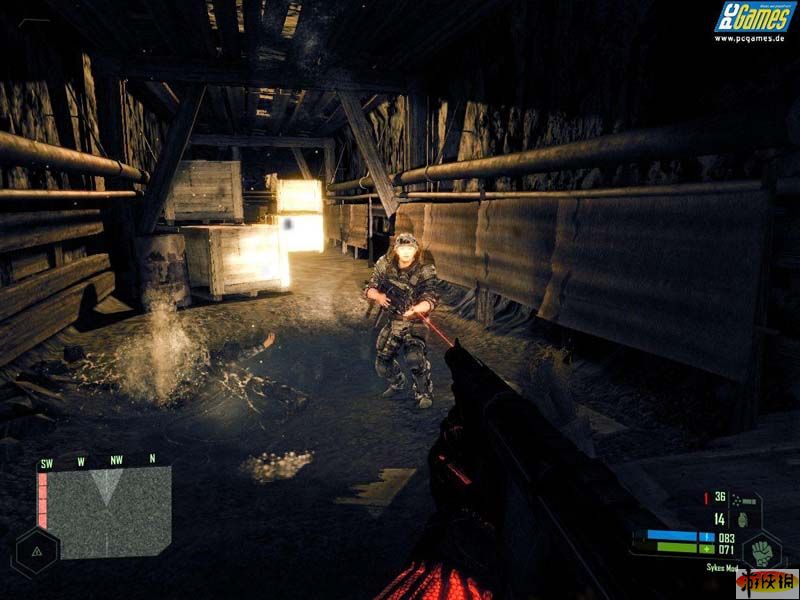
Task: Select the hexagon warning triangle icon
Action: (36, 551)
